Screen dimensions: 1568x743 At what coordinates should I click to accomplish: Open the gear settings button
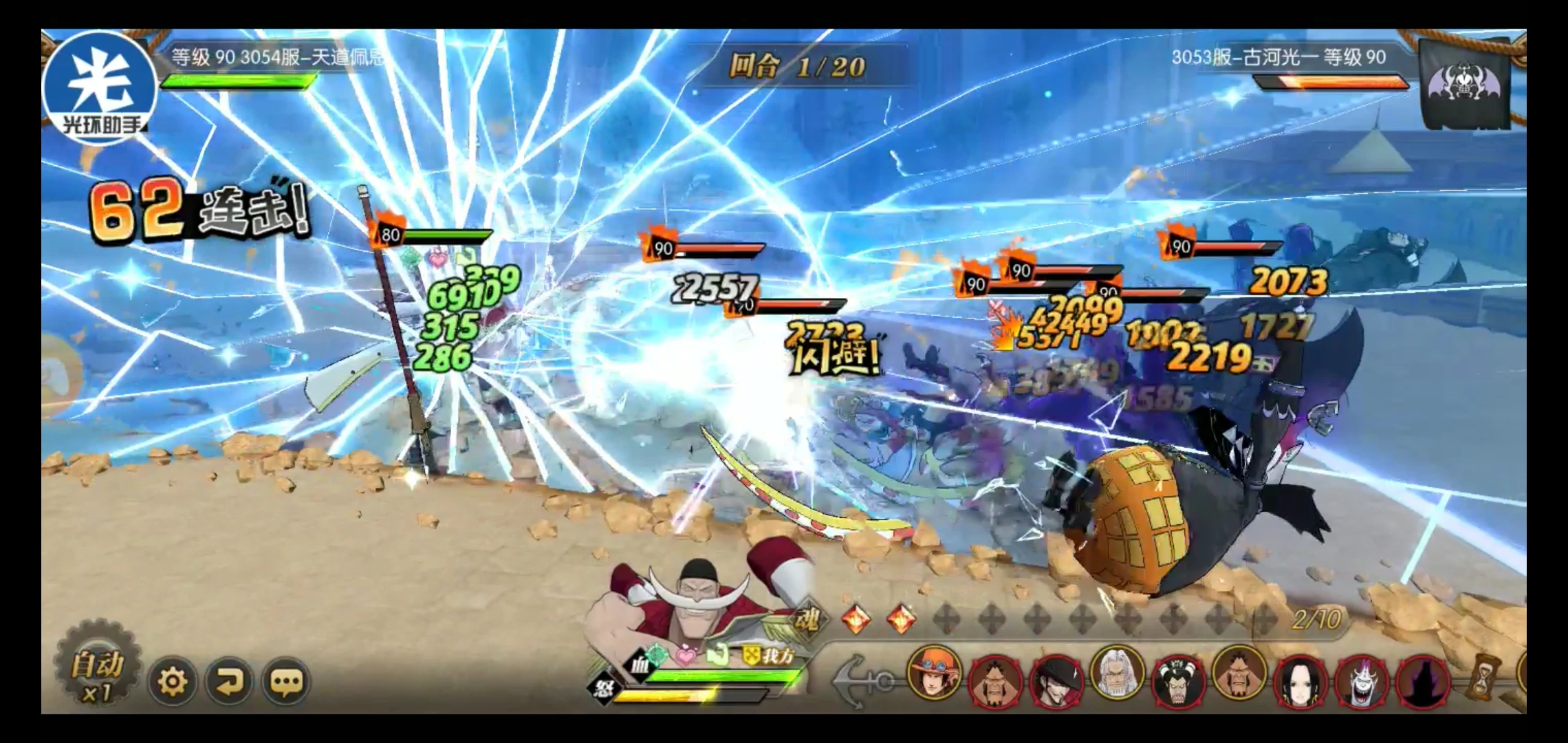click(172, 682)
